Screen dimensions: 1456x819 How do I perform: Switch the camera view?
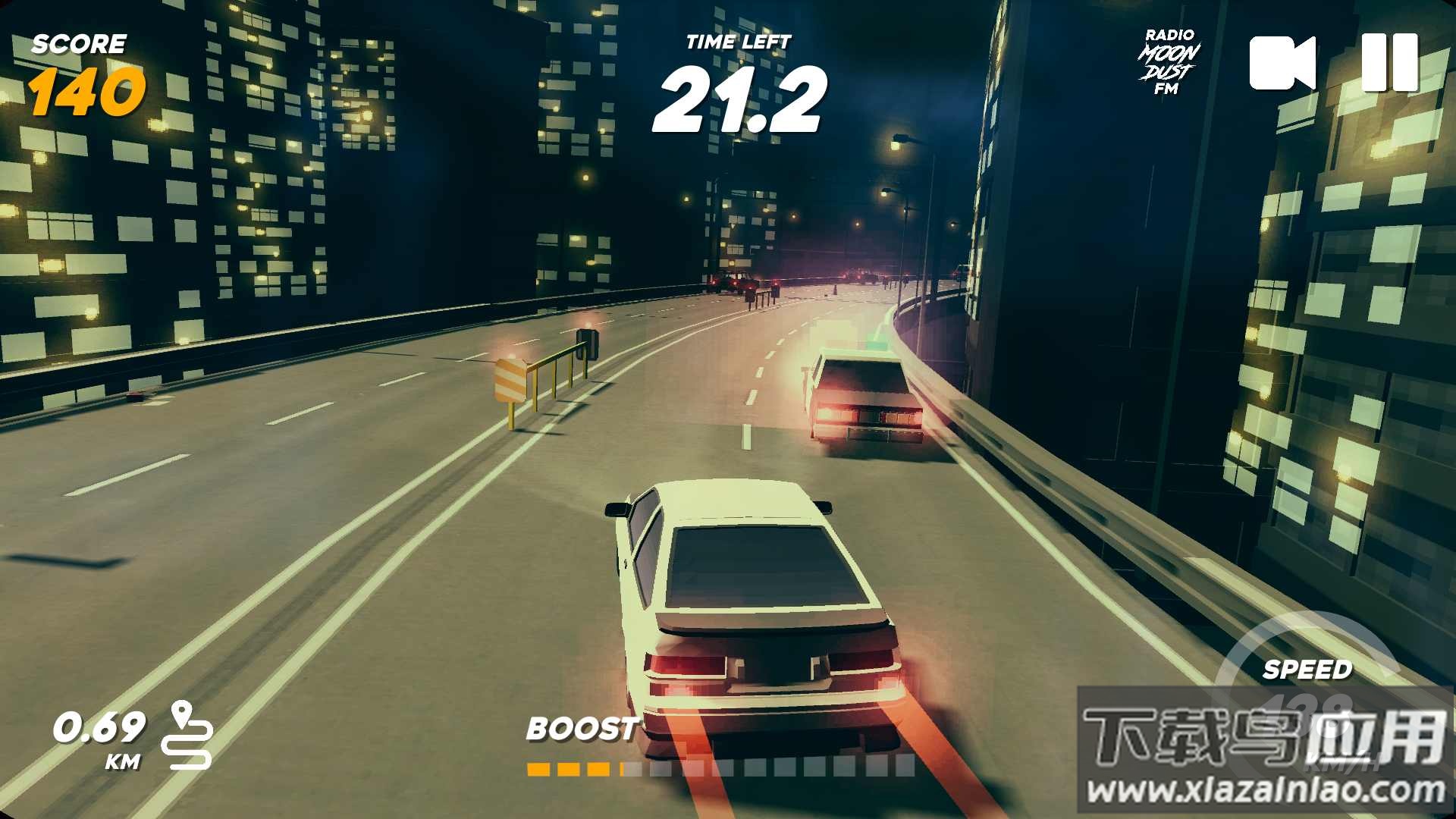[x=1282, y=63]
